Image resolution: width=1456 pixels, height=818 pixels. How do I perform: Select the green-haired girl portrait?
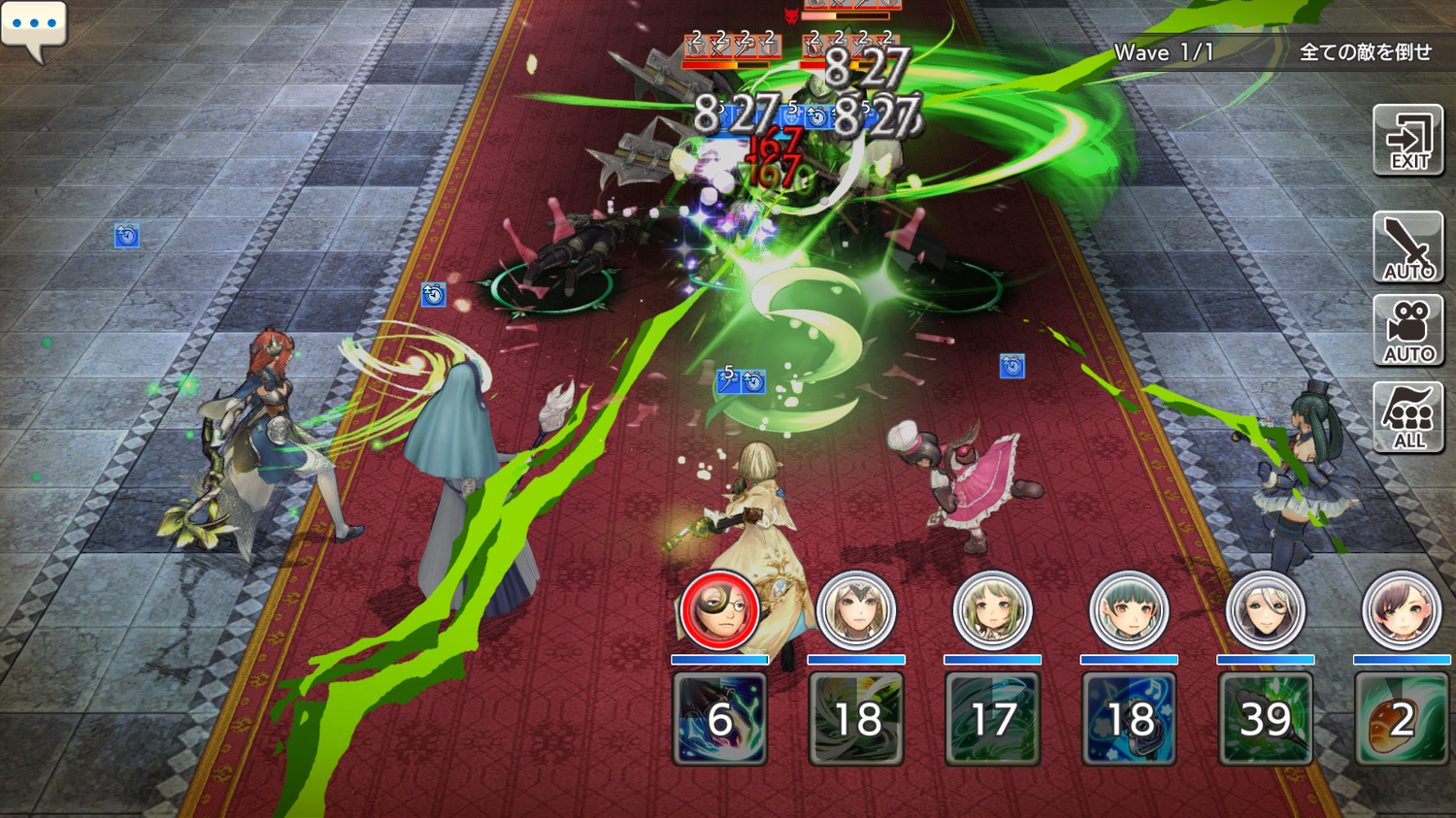pyautogui.click(x=992, y=610)
